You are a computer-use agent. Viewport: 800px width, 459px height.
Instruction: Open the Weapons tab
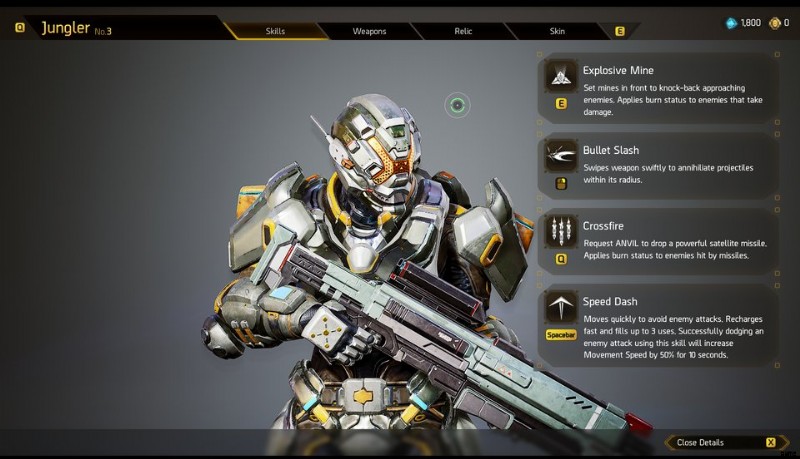coord(369,31)
